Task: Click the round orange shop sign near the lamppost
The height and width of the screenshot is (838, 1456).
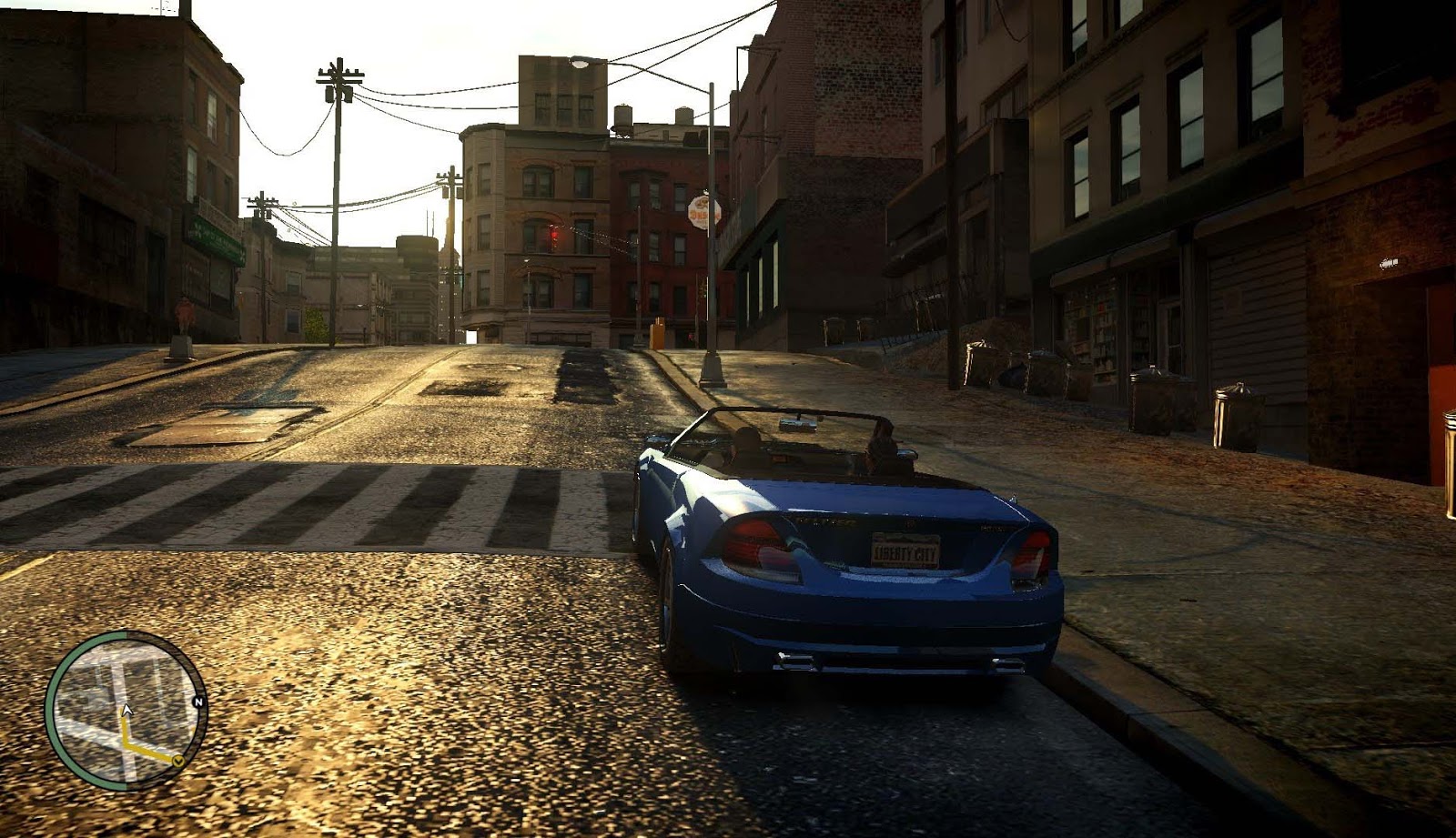Action: (702, 211)
